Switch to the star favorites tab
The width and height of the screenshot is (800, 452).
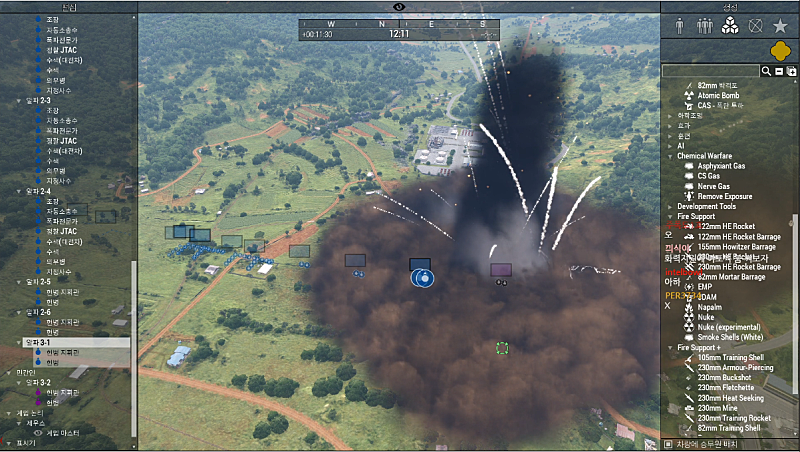point(780,26)
